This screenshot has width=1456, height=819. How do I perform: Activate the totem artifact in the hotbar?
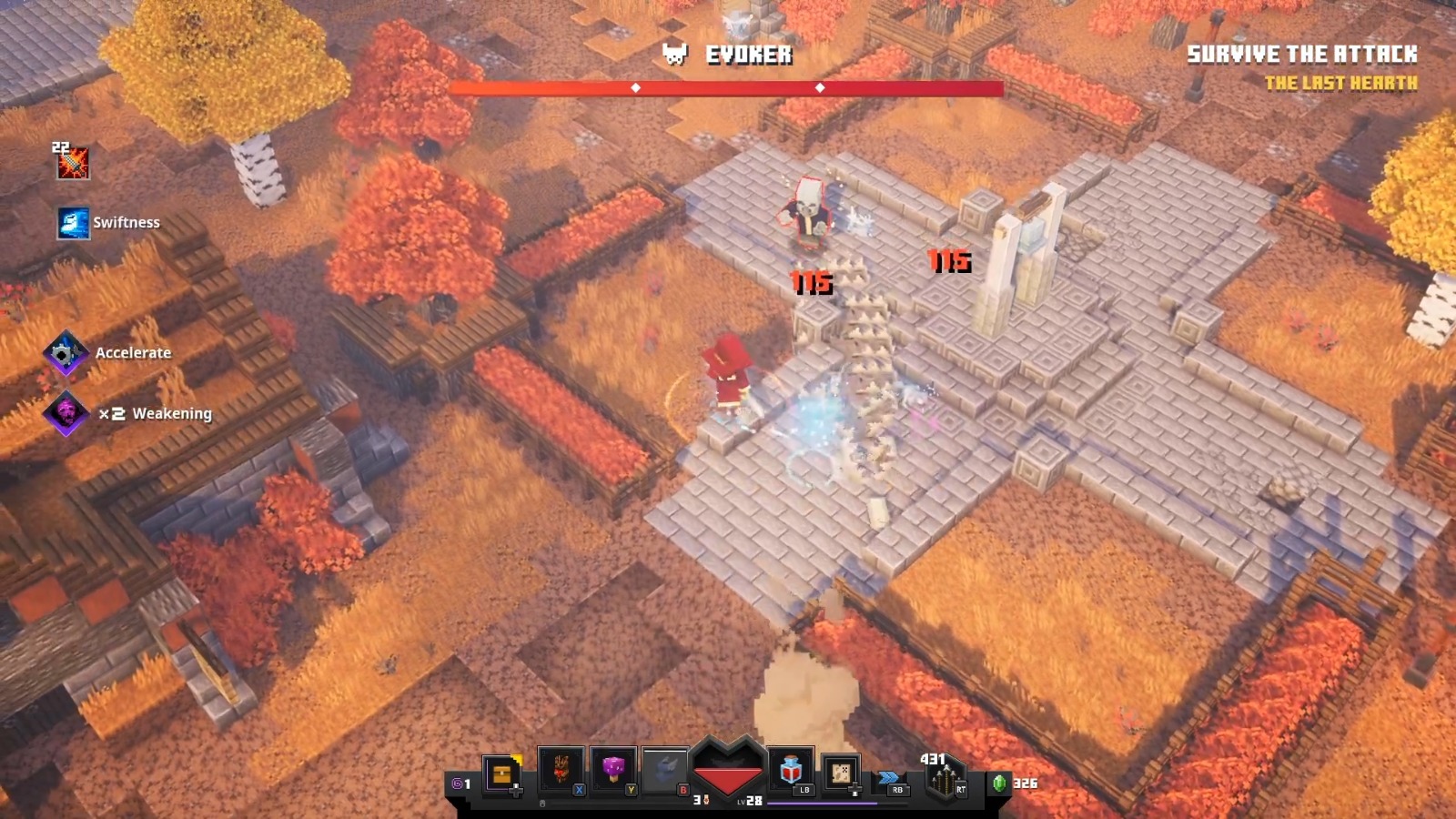[x=561, y=770]
